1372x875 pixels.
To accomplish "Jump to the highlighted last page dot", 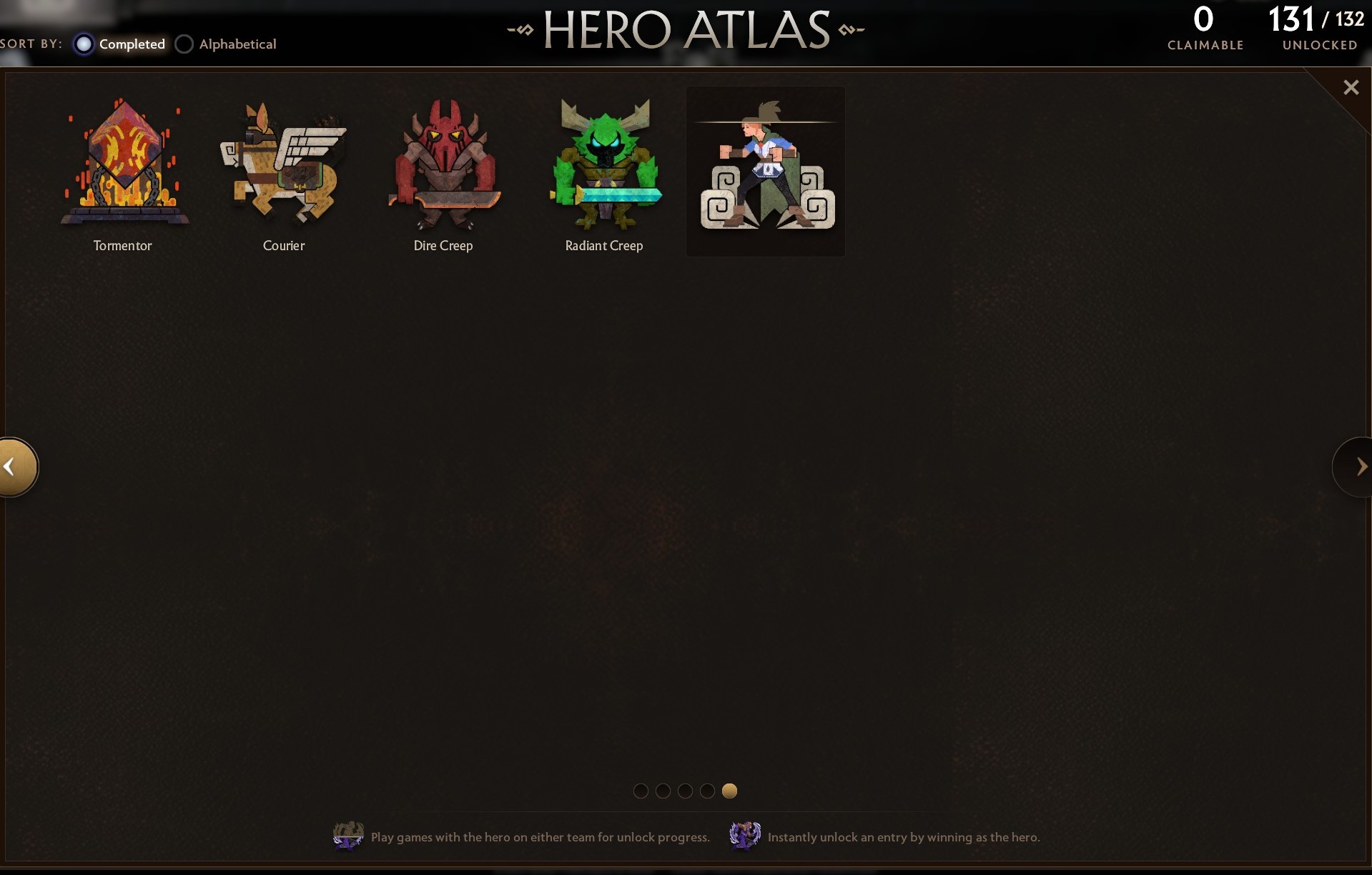I will click(729, 791).
